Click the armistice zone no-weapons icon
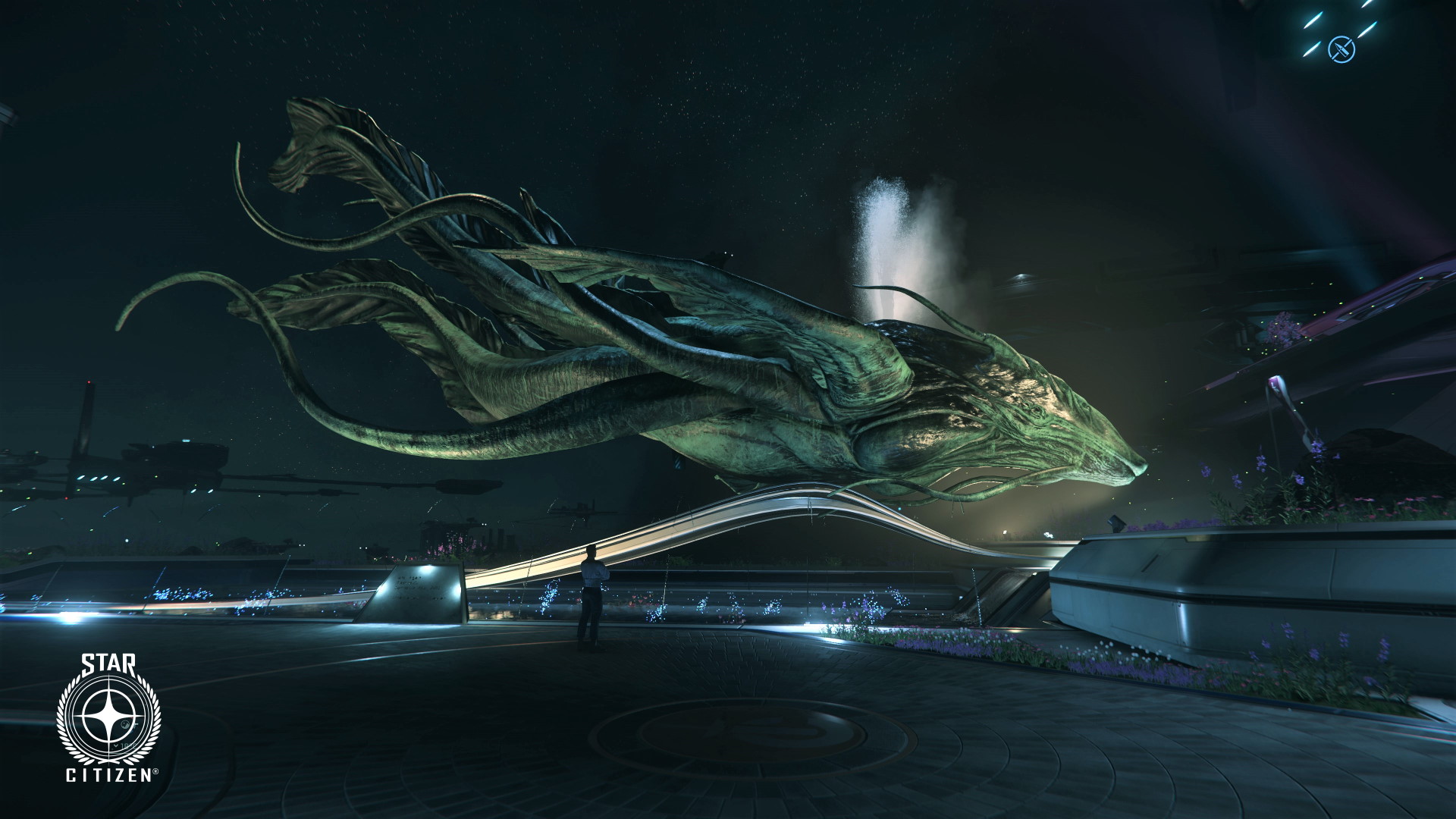 click(1341, 50)
